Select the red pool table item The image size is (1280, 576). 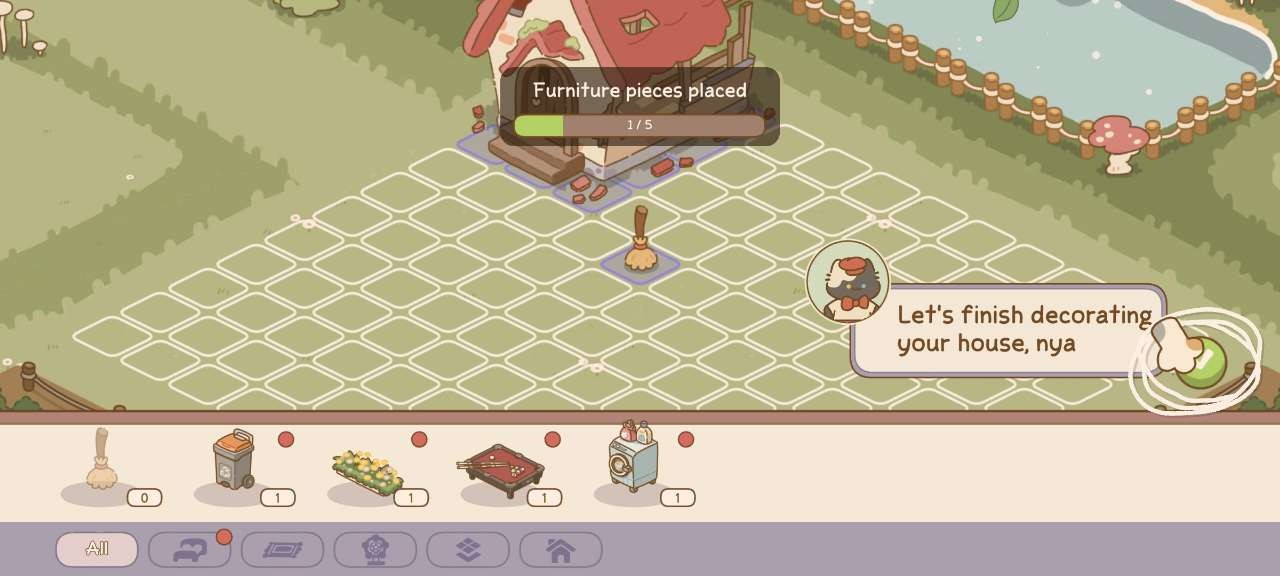[500, 469]
